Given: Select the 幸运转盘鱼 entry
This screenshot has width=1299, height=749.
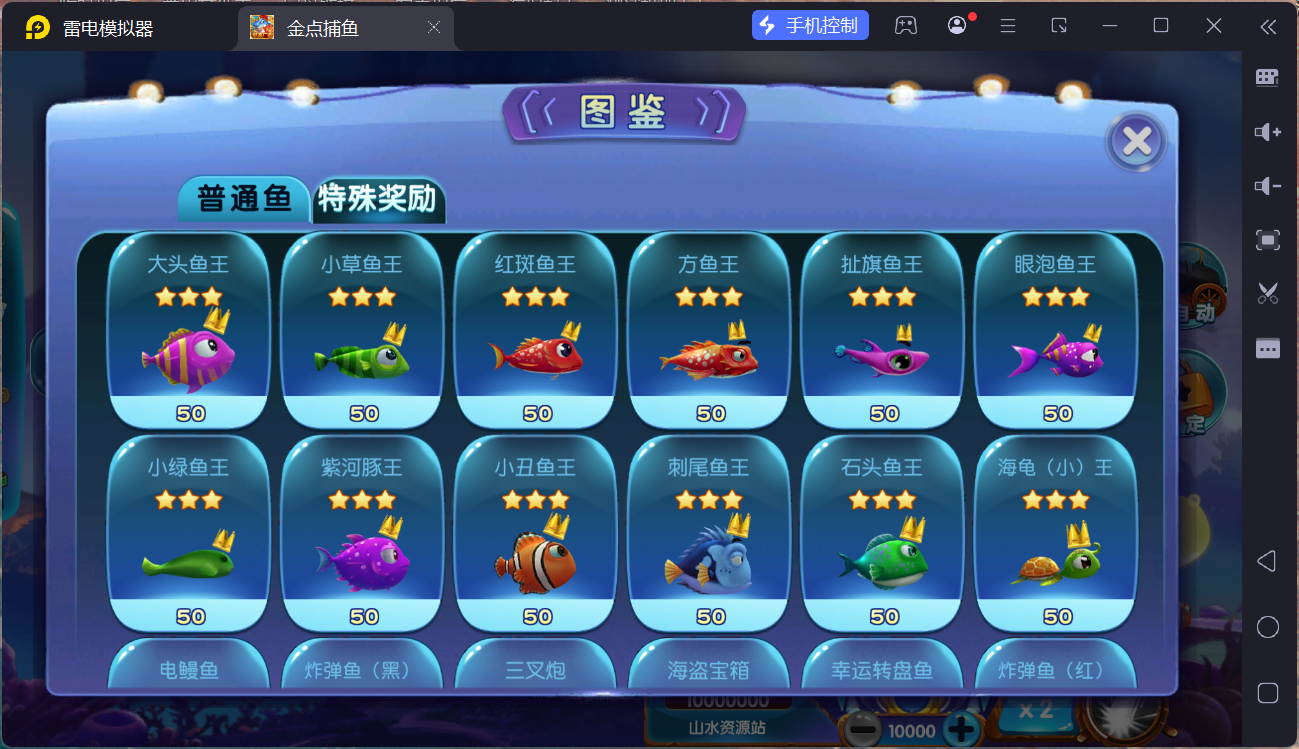Looking at the screenshot, I should (882, 667).
